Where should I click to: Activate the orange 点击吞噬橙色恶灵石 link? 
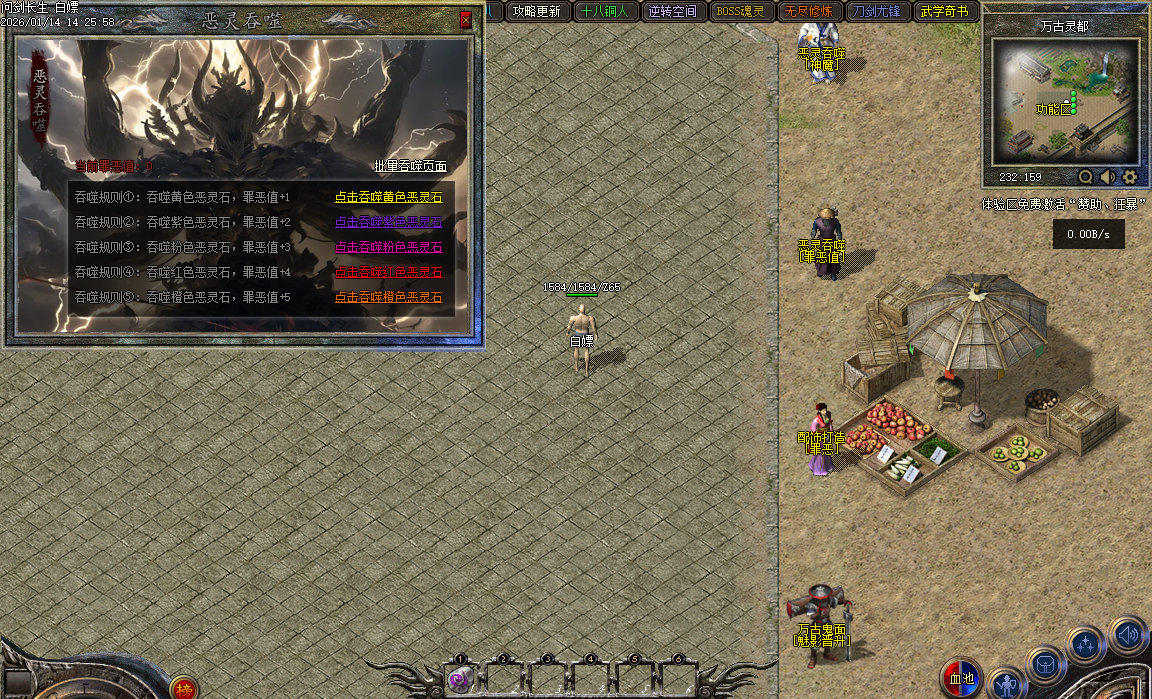coord(388,297)
